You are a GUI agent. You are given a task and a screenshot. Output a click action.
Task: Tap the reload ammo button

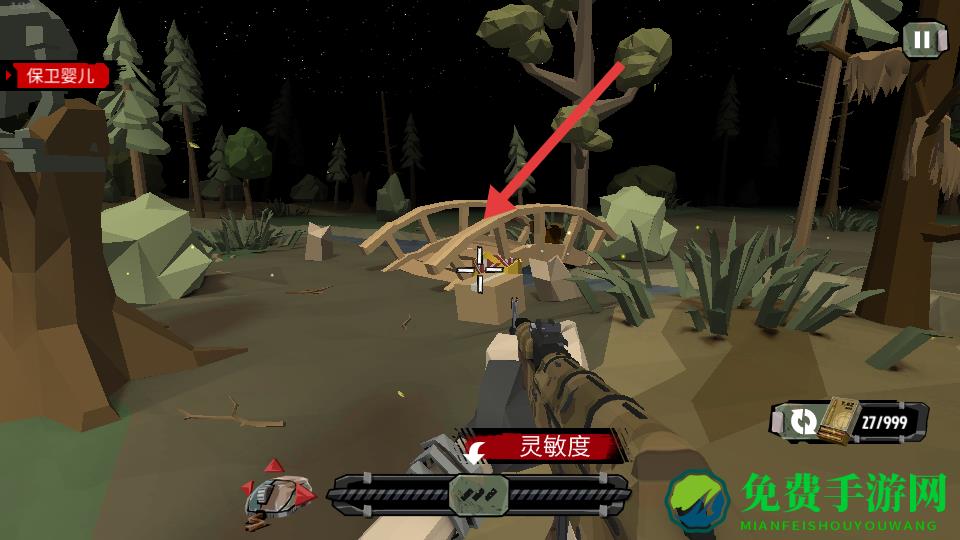point(802,422)
